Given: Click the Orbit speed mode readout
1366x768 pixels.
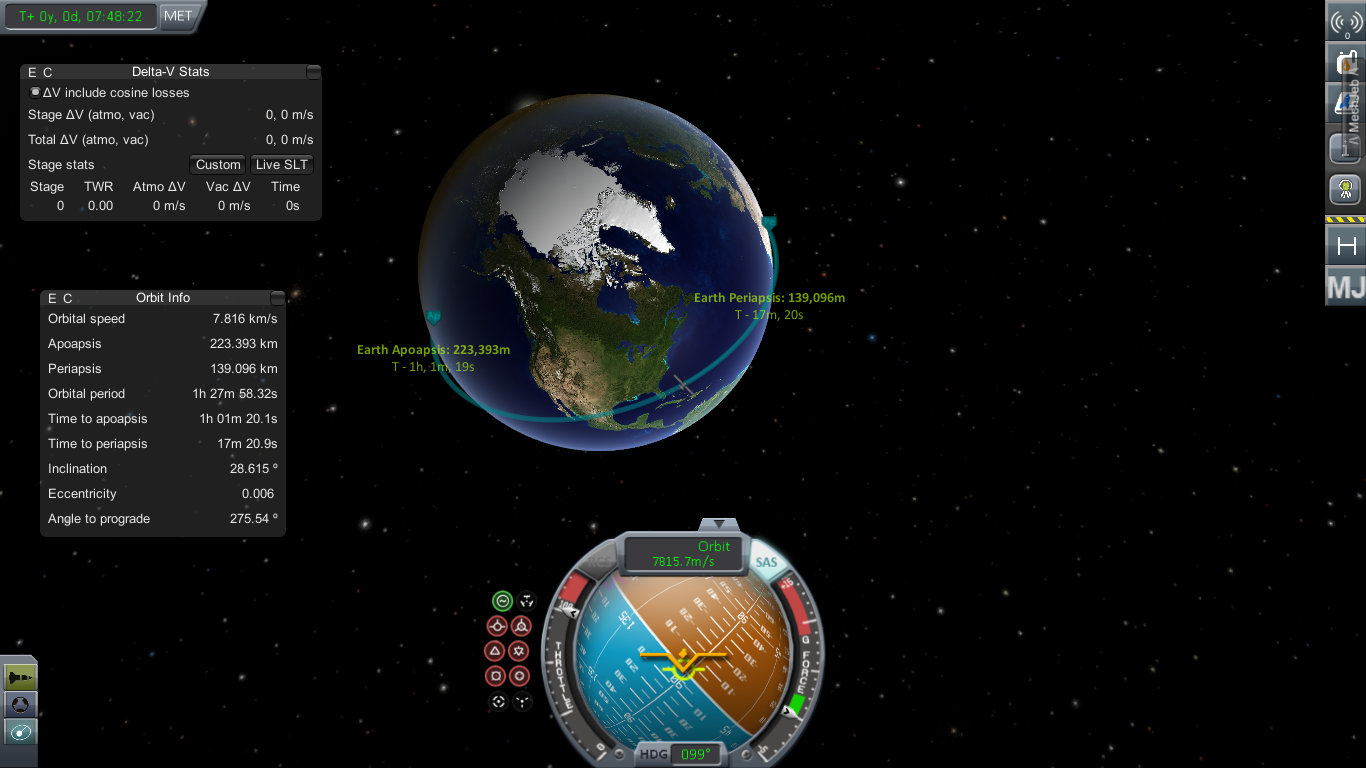Looking at the screenshot, I should 684,554.
